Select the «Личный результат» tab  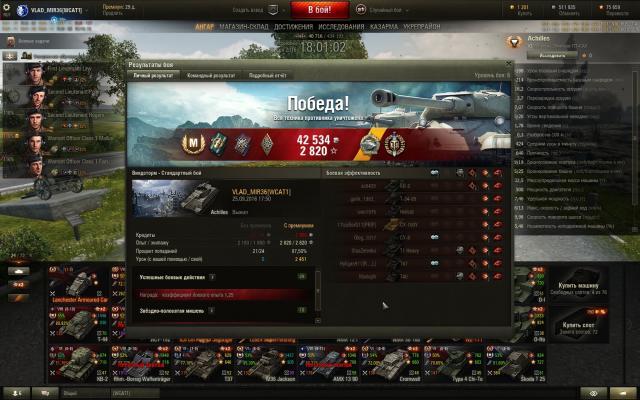[x=154, y=75]
